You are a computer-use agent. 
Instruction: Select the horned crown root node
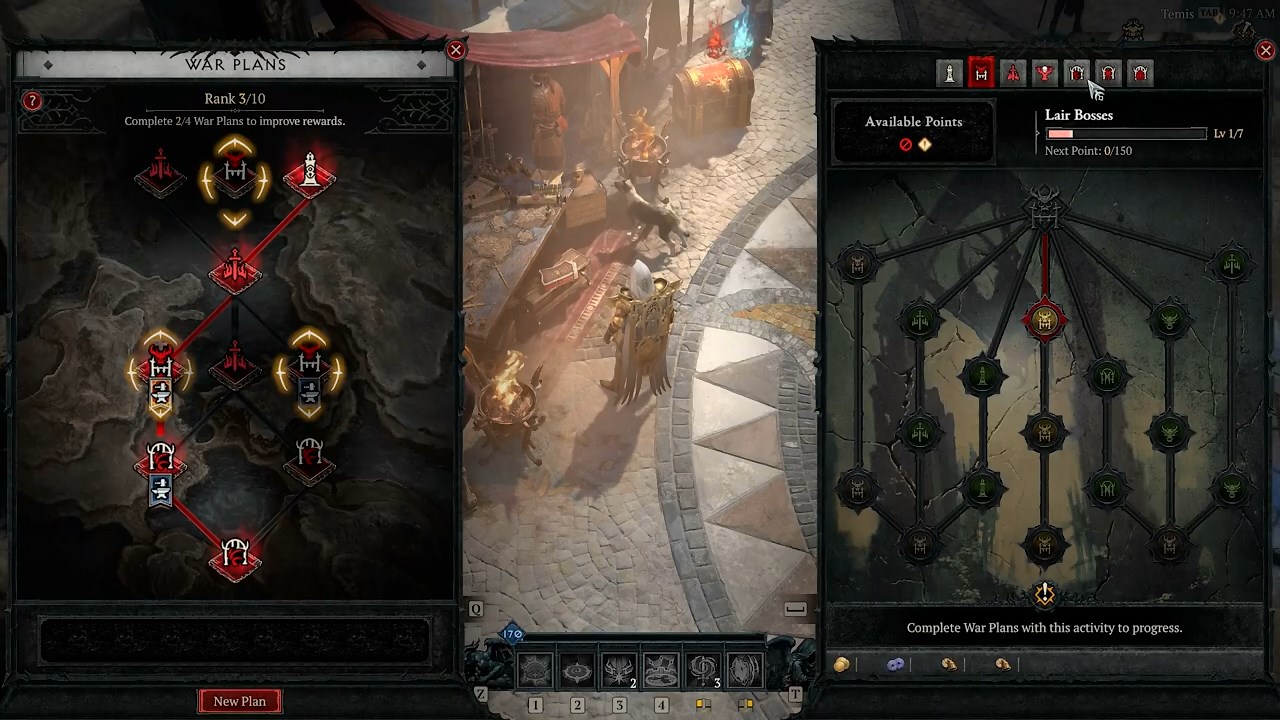1044,207
